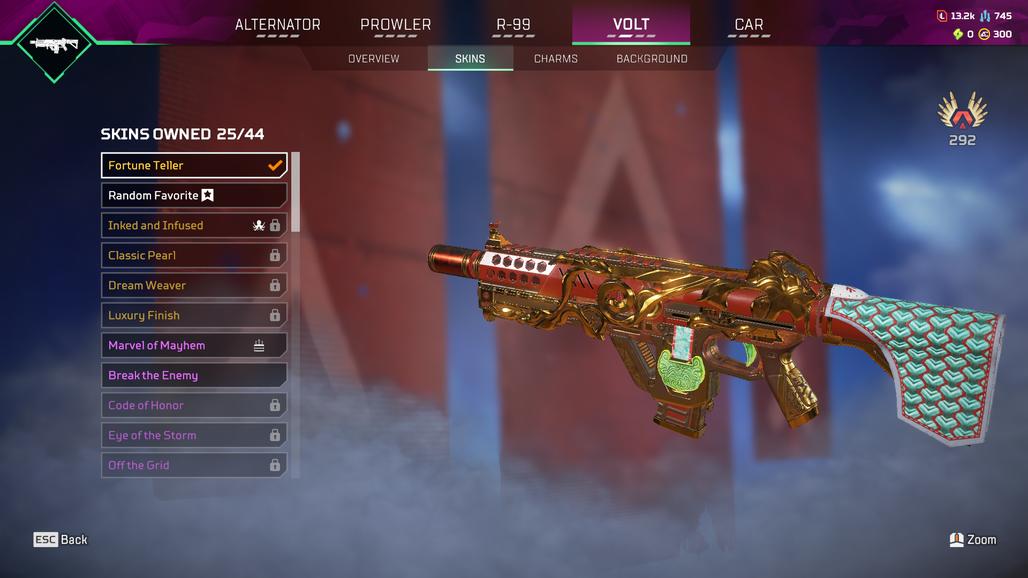Equip the Break the Enemy skin

click(x=194, y=375)
